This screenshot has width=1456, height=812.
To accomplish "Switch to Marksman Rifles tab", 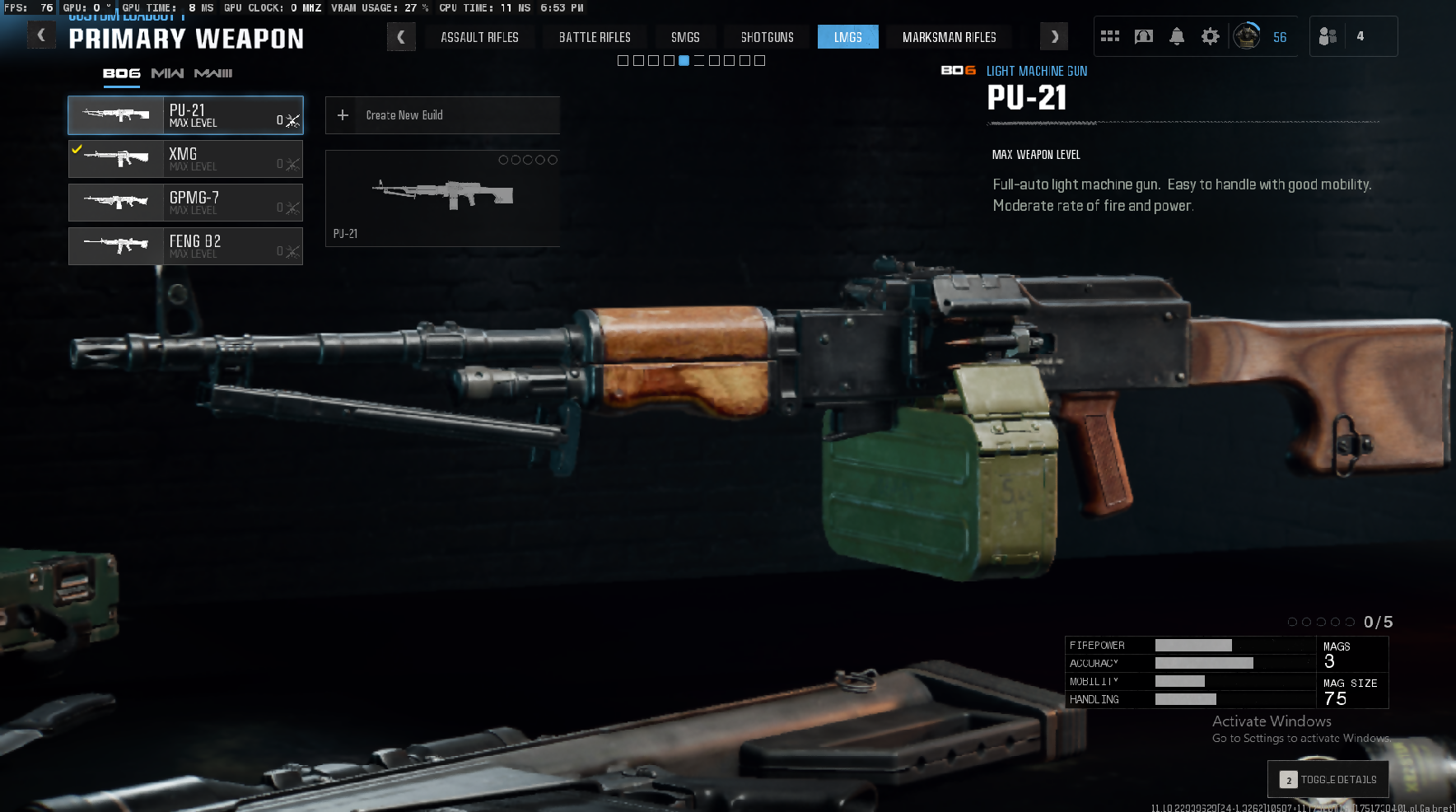I will point(949,37).
